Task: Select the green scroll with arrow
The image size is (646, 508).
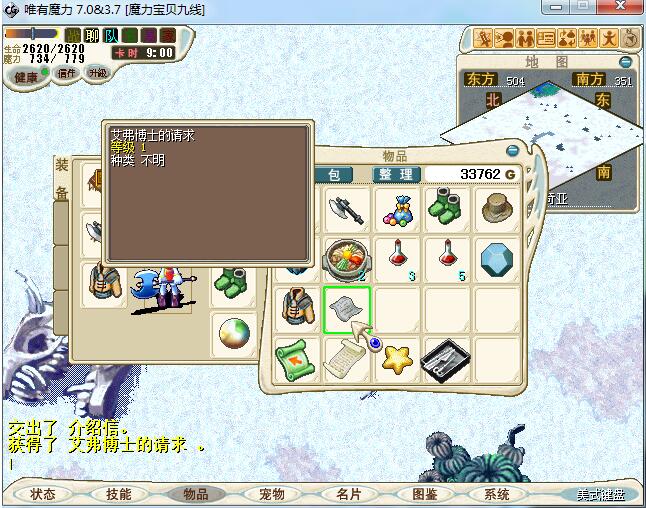Action: tap(297, 358)
